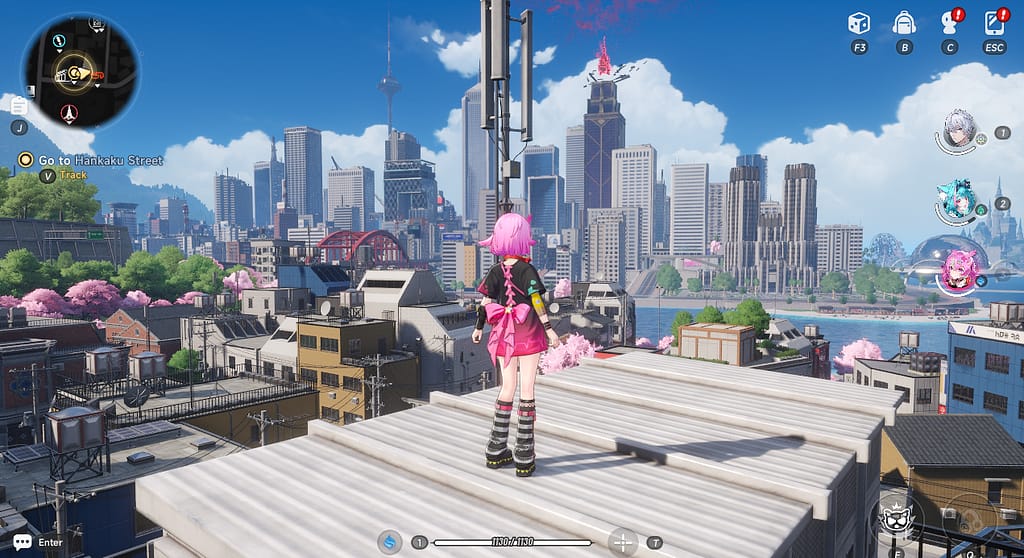Open the phone main menu icon
This screenshot has height=558, width=1024.
pyautogui.click(x=994, y=23)
